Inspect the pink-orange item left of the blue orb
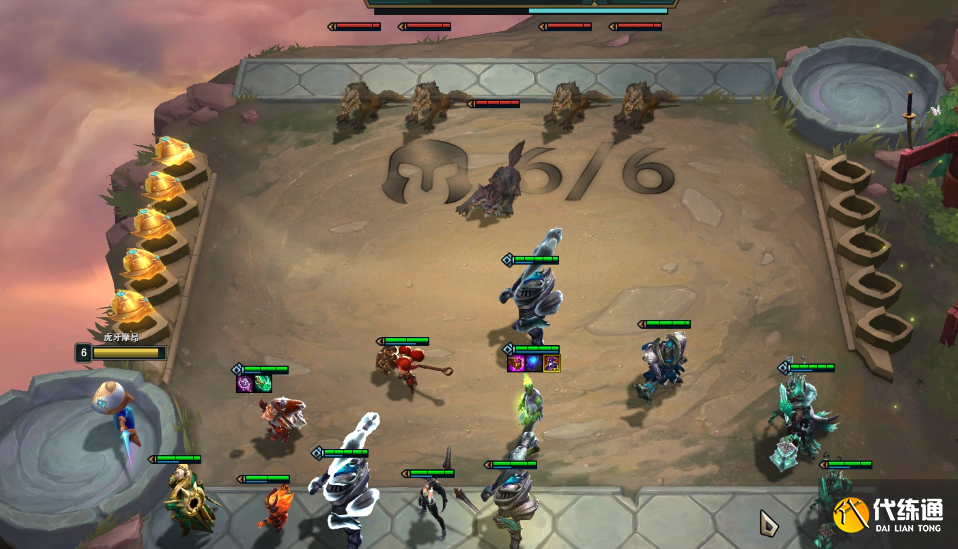This screenshot has height=549, width=958. coord(517,363)
